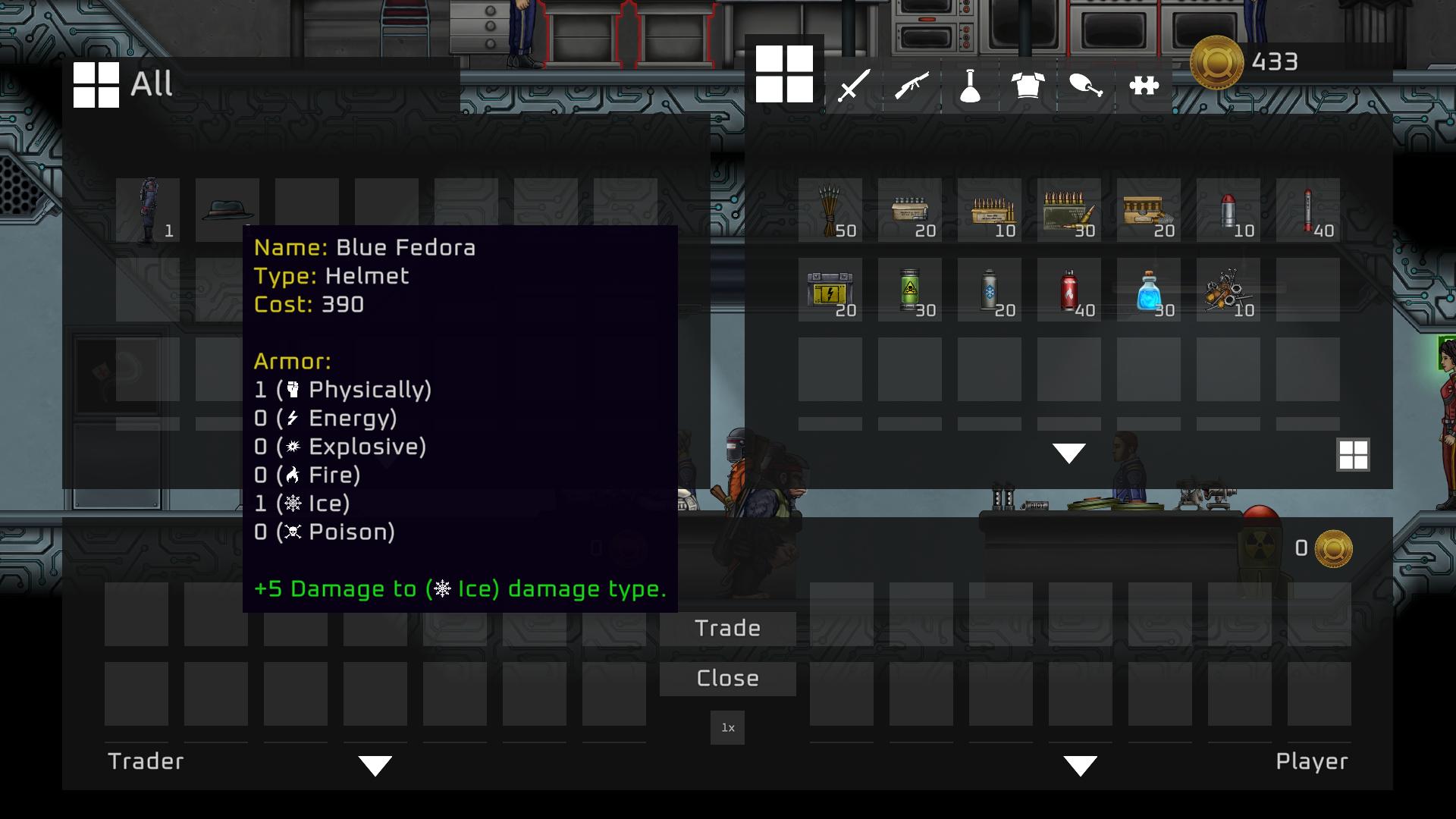Image resolution: width=1456 pixels, height=819 pixels.
Task: Confirm the deal with the Trade button
Action: [x=727, y=628]
